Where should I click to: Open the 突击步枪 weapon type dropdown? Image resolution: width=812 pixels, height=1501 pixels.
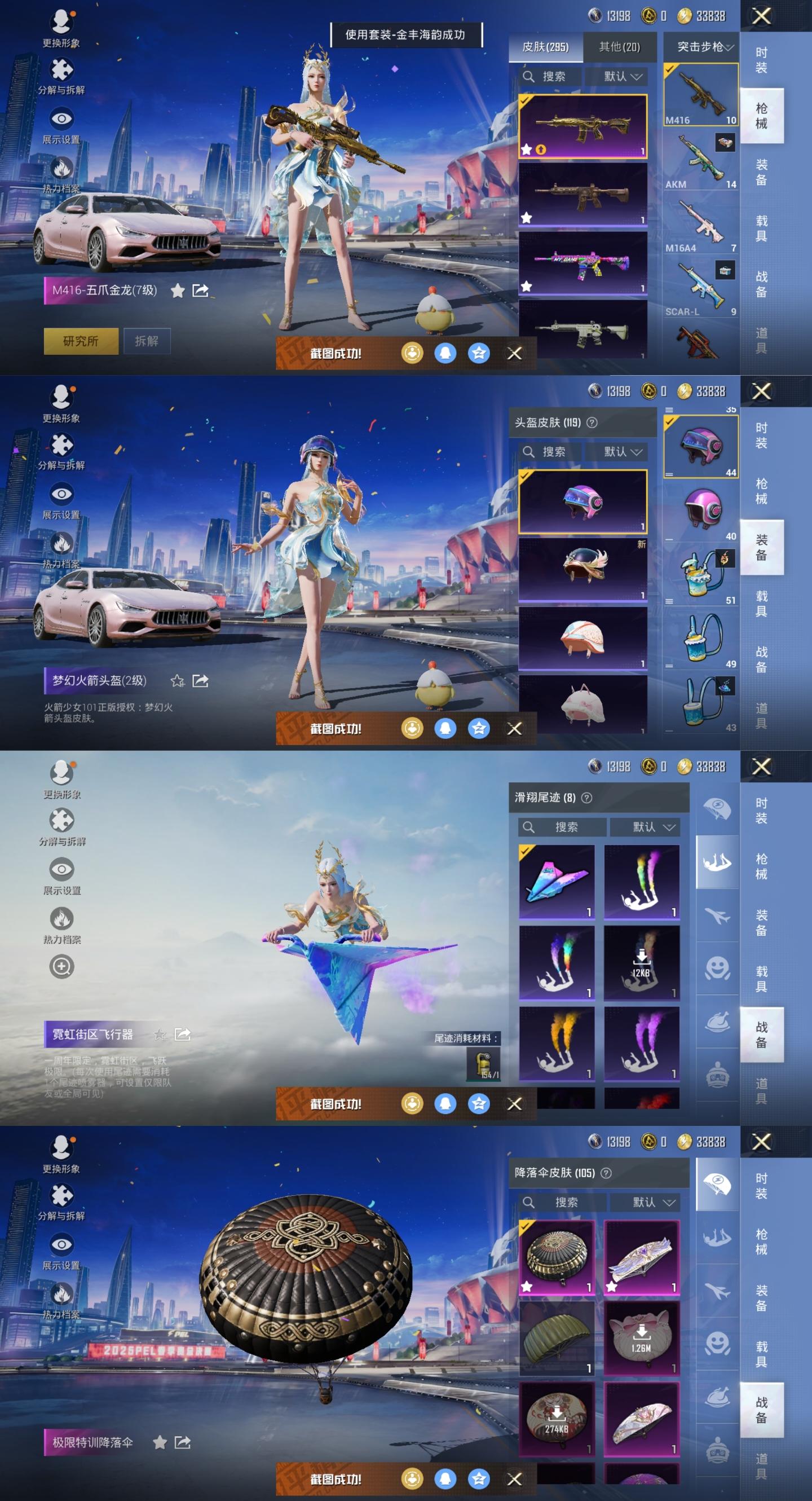tap(705, 47)
